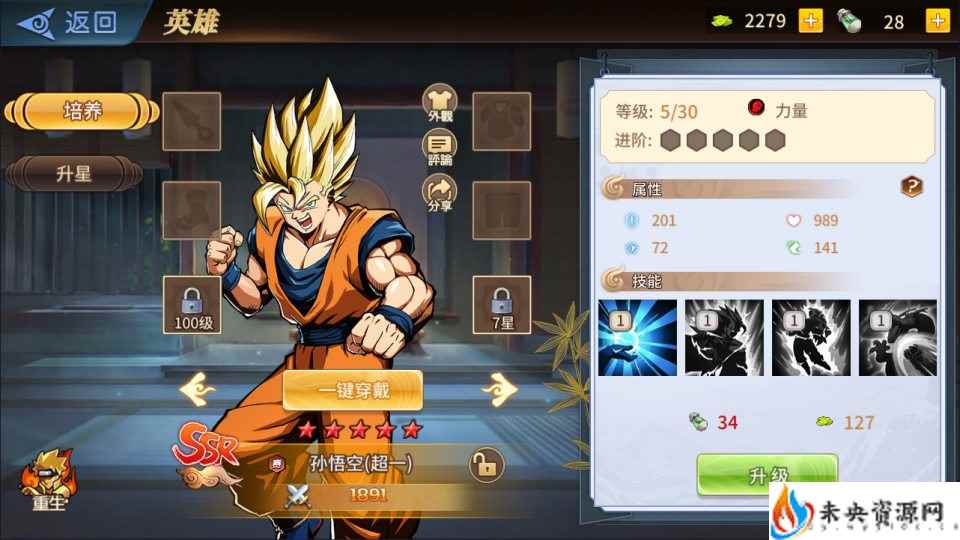This screenshot has height=540, width=960.
Task: Switch to the 升星 tab
Action: point(75,173)
